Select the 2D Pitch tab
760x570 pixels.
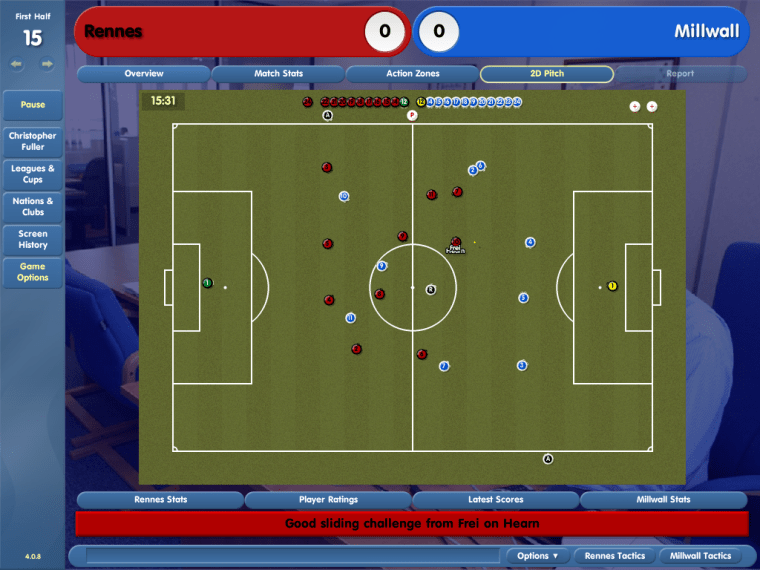click(x=547, y=74)
